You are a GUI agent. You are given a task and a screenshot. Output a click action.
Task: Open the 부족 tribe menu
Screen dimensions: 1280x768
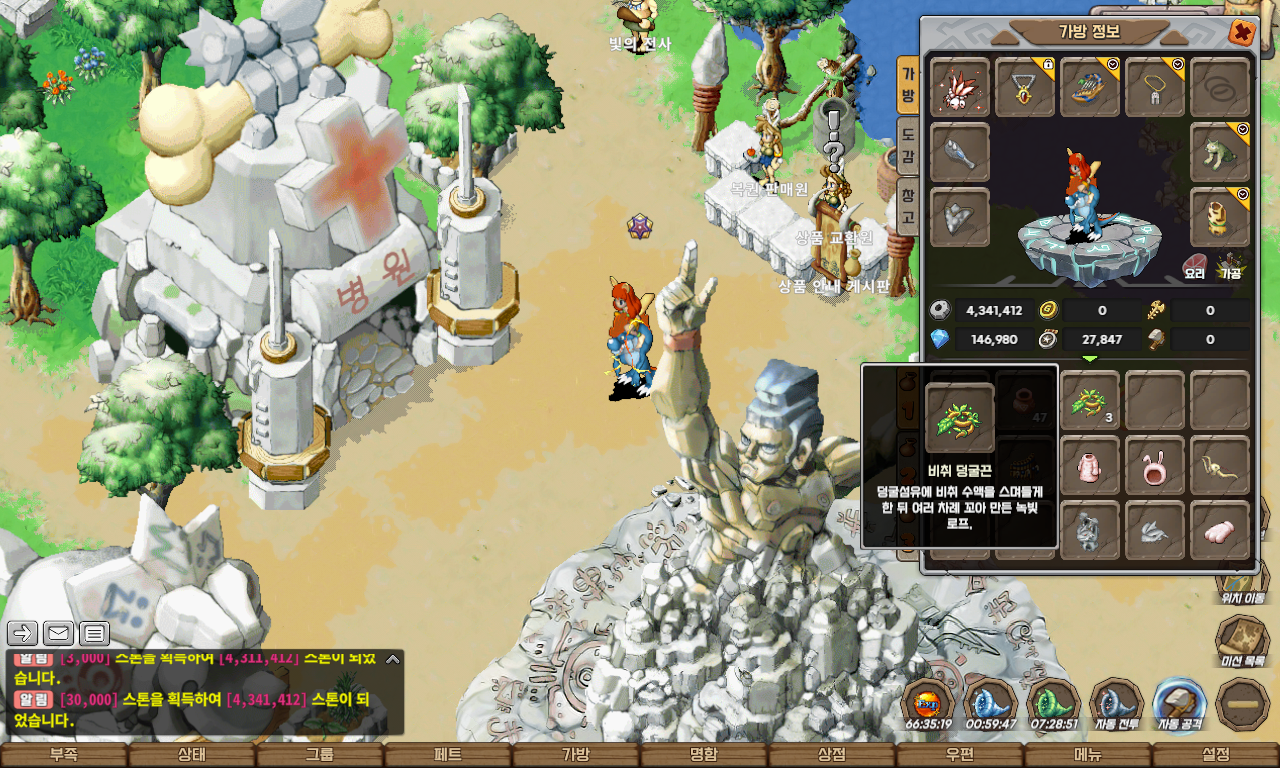(64, 755)
